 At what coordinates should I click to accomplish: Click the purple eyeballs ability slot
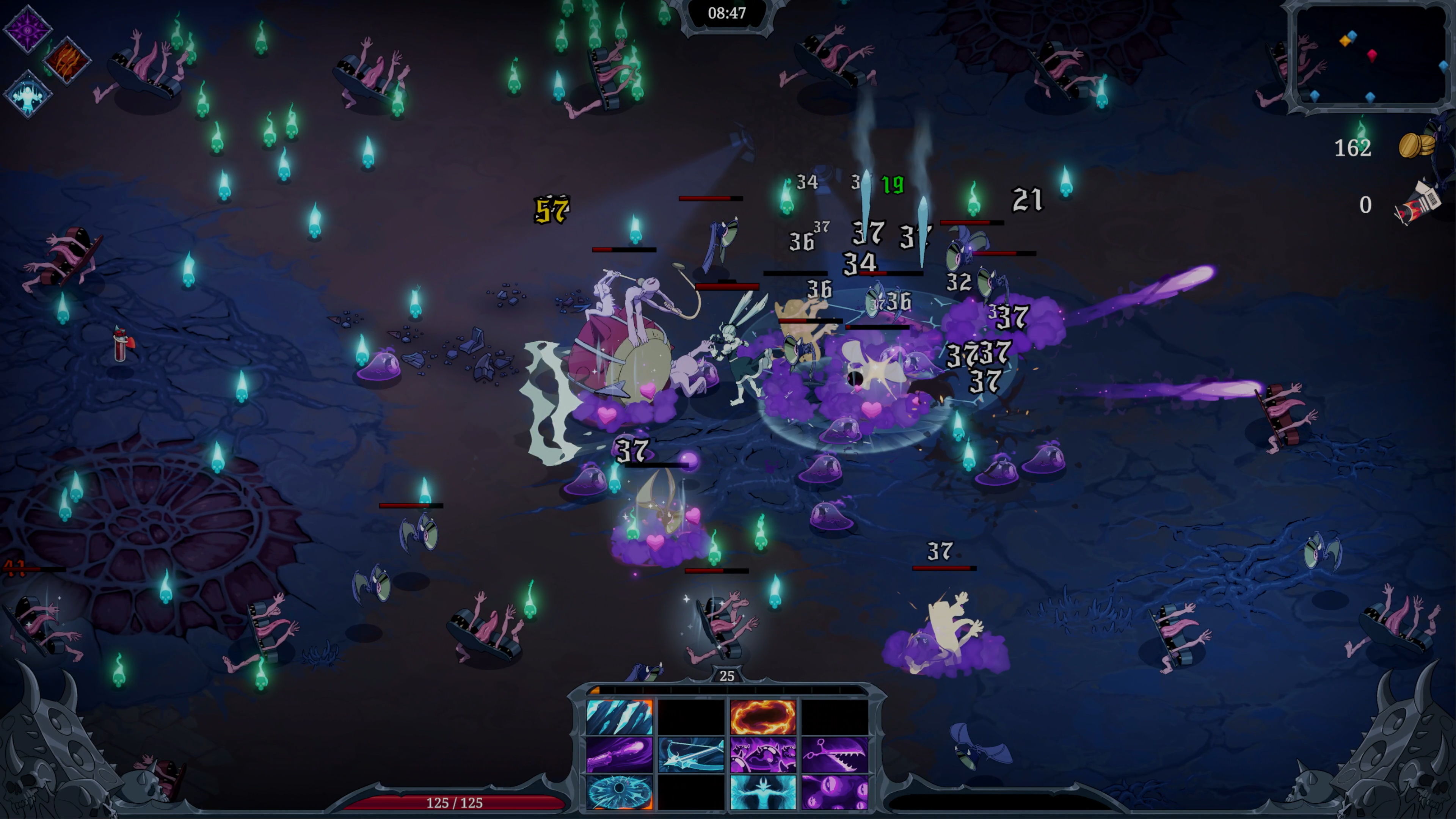tap(834, 792)
